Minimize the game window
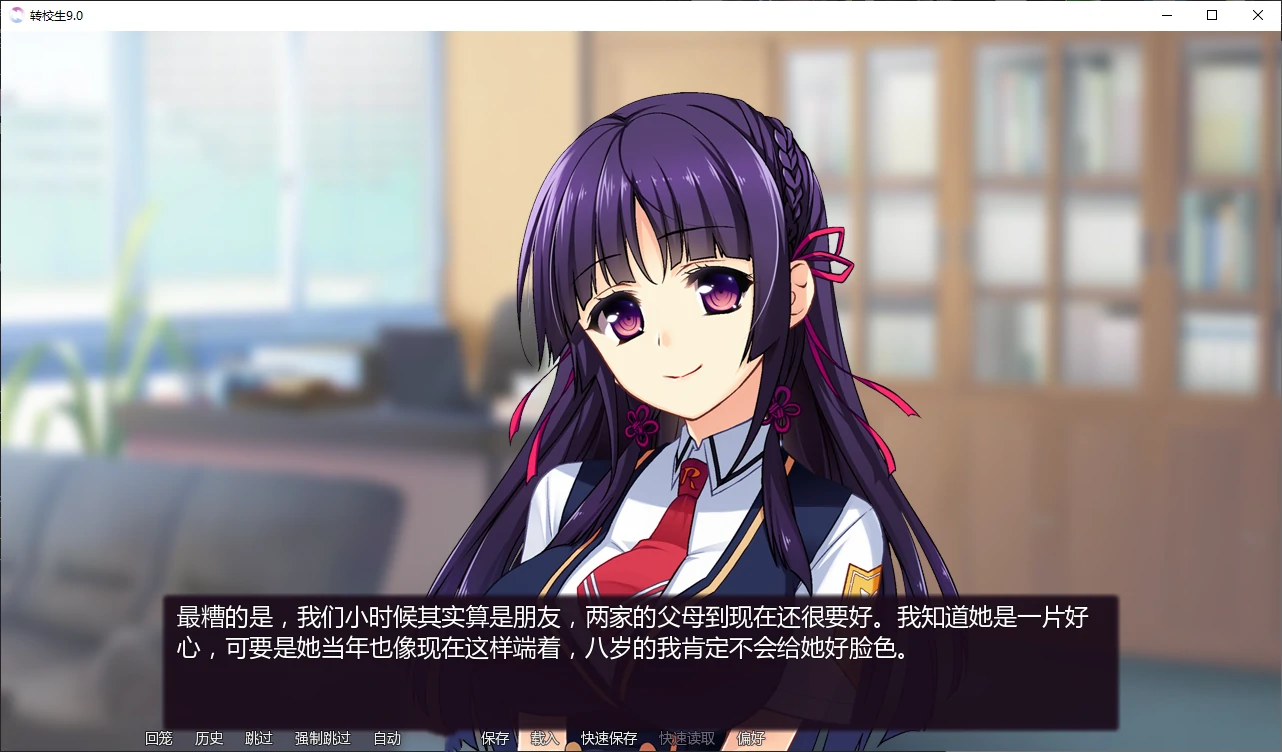1282x752 pixels. pyautogui.click(x=1166, y=15)
